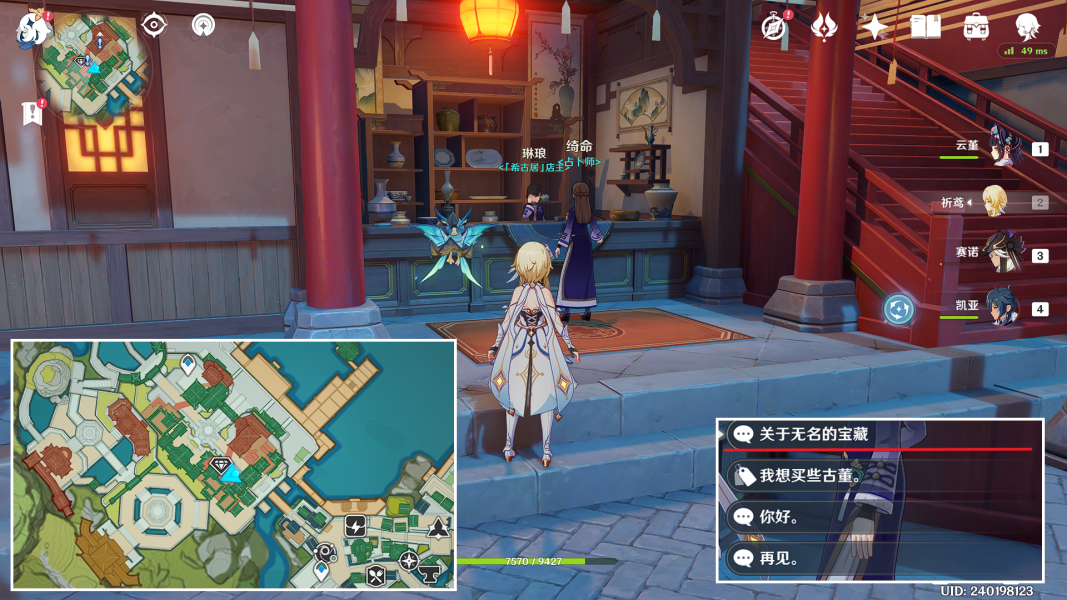Open the backpack inventory

pos(976,27)
